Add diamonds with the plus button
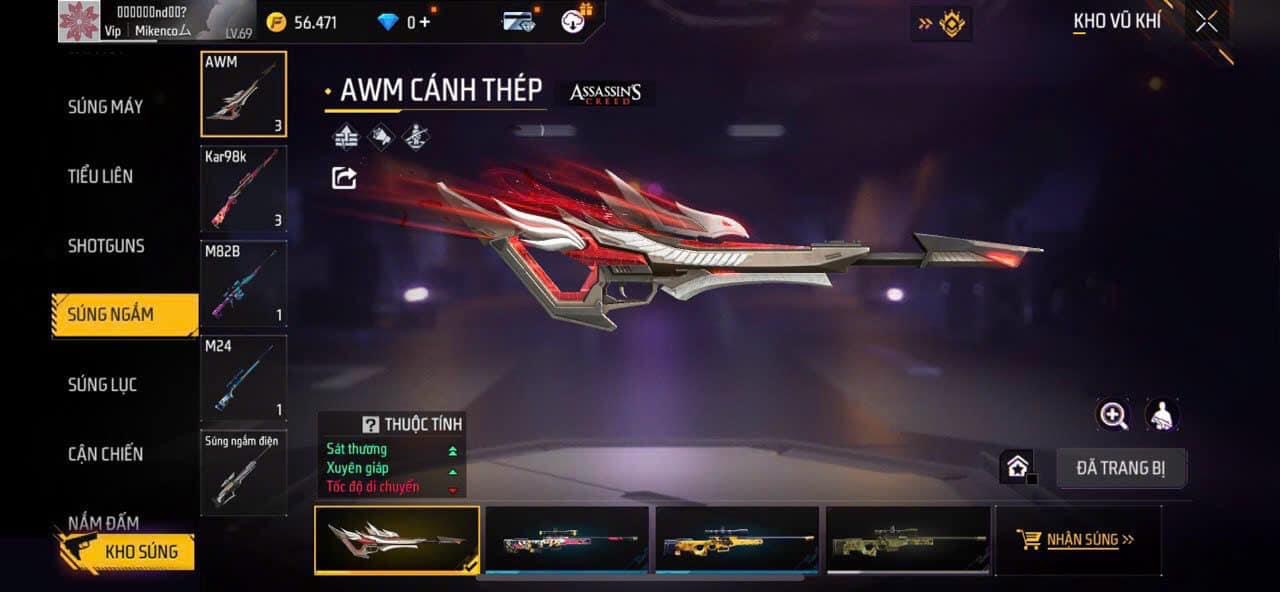The width and height of the screenshot is (1280, 592). click(425, 22)
